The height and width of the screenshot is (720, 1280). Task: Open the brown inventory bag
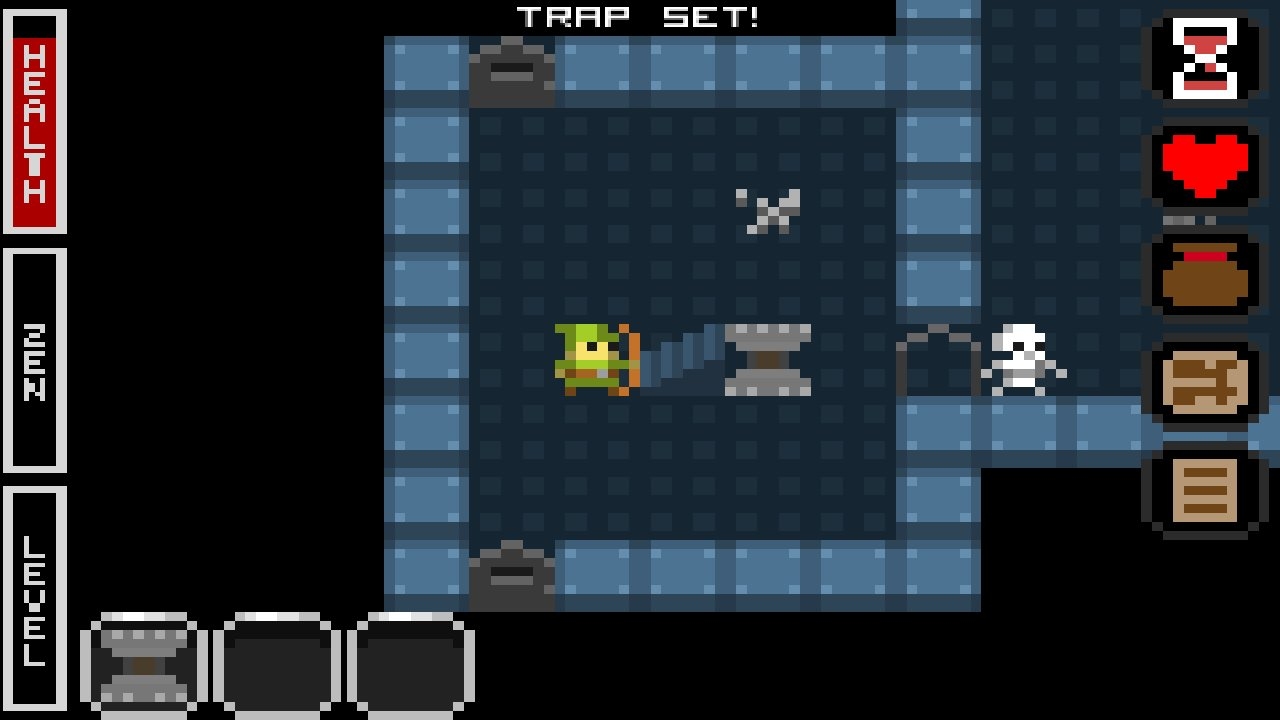coord(1205,276)
